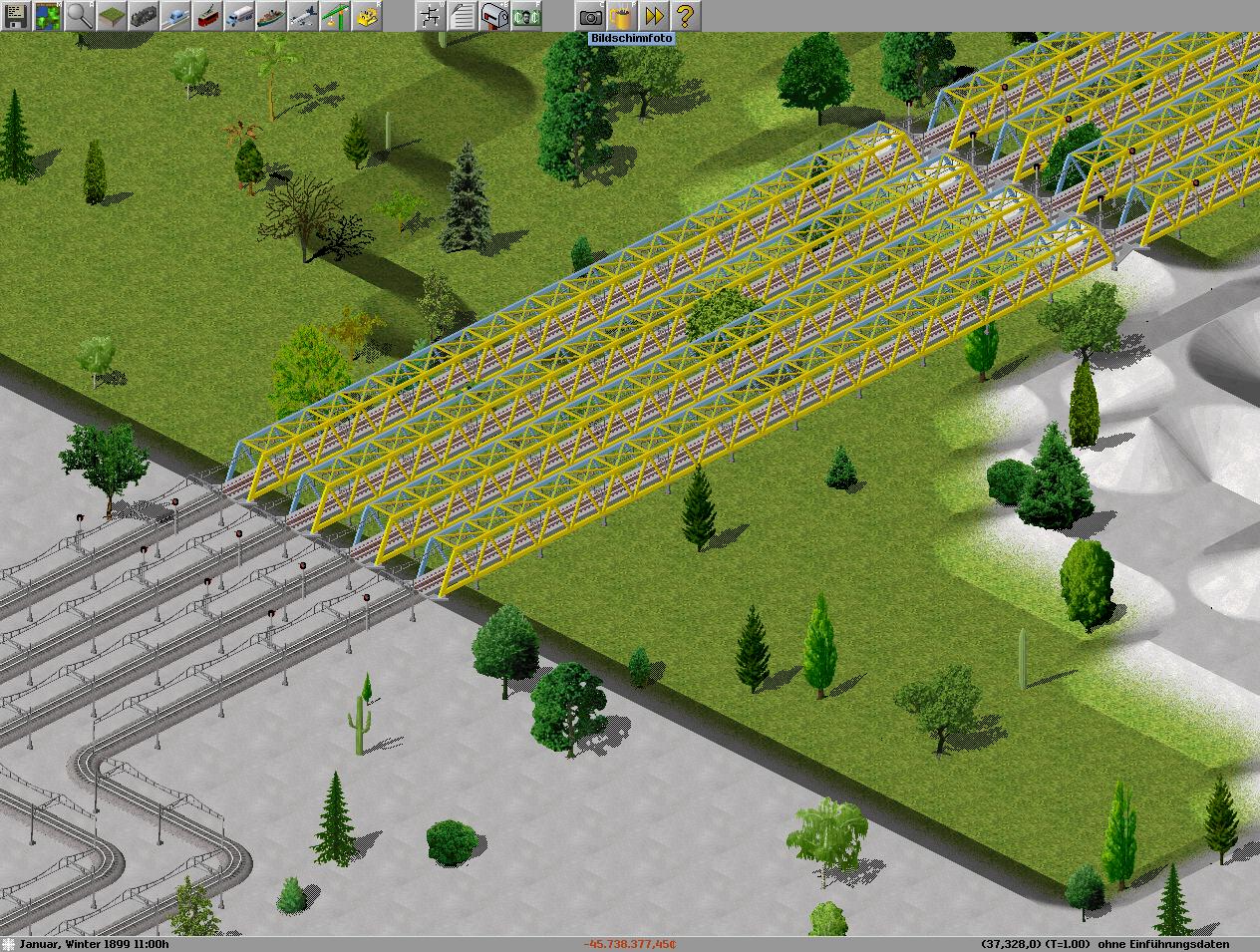The image size is (1260, 952).
Task: Open the mailbox messages window
Action: (494, 16)
